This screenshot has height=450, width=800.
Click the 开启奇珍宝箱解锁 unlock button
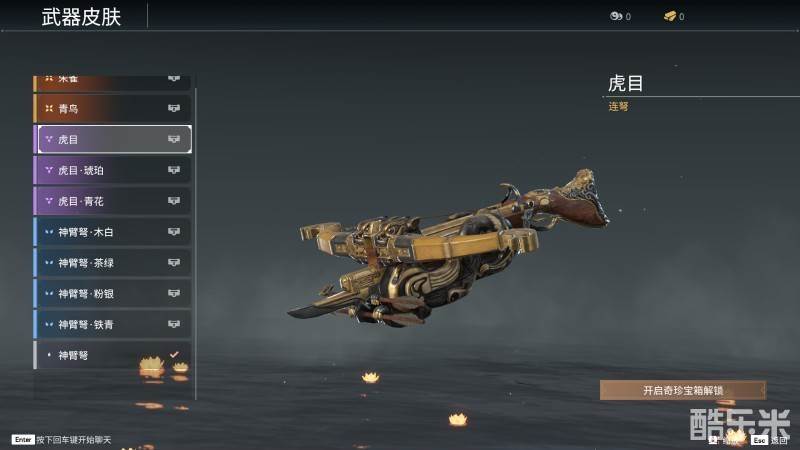tap(682, 390)
